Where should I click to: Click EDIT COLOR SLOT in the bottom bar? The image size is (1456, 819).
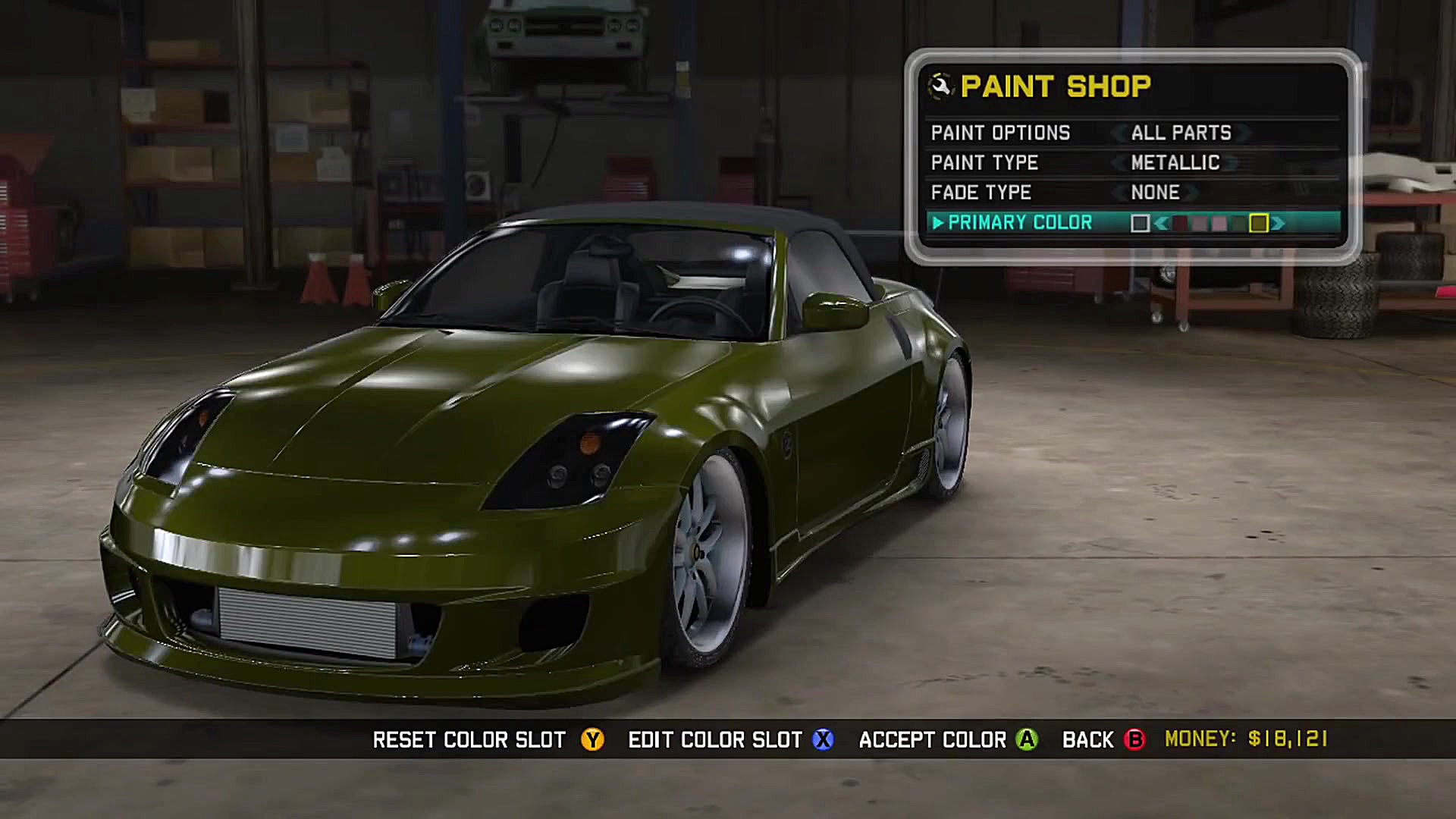(715, 739)
